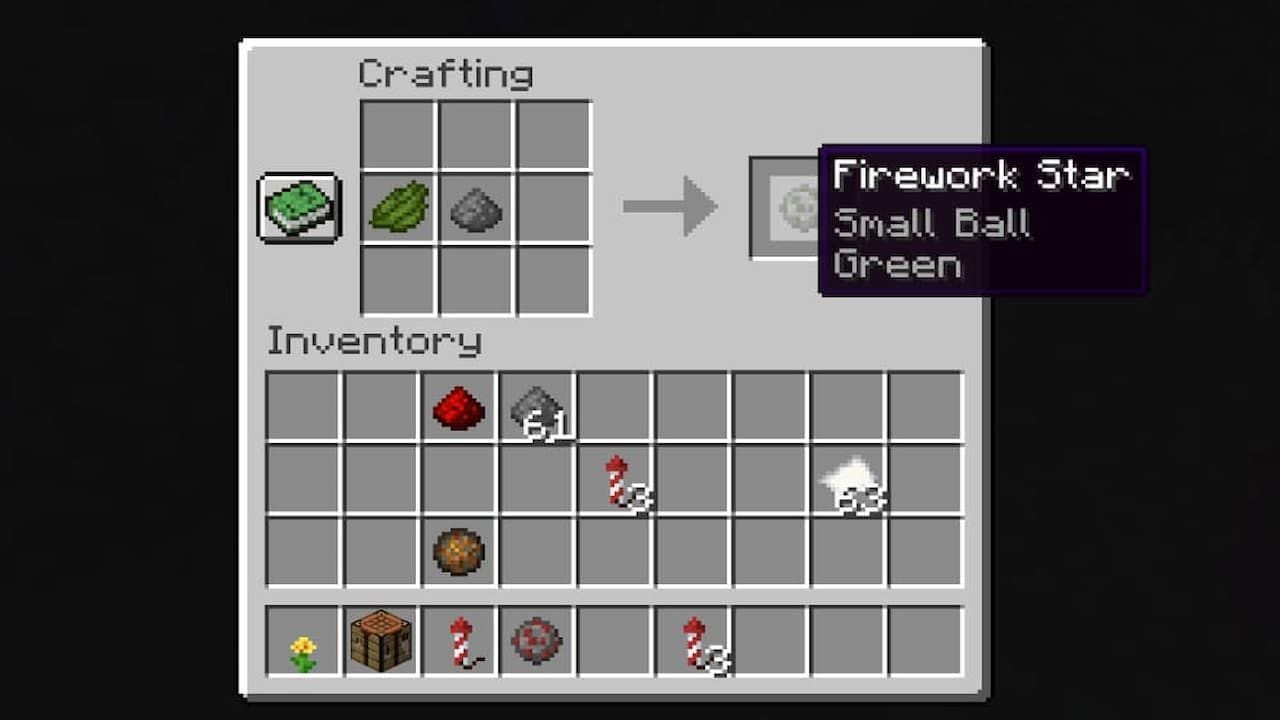Screen dimensions: 1280x720
Task: Select the green dye in the crafting grid
Action: tap(397, 207)
